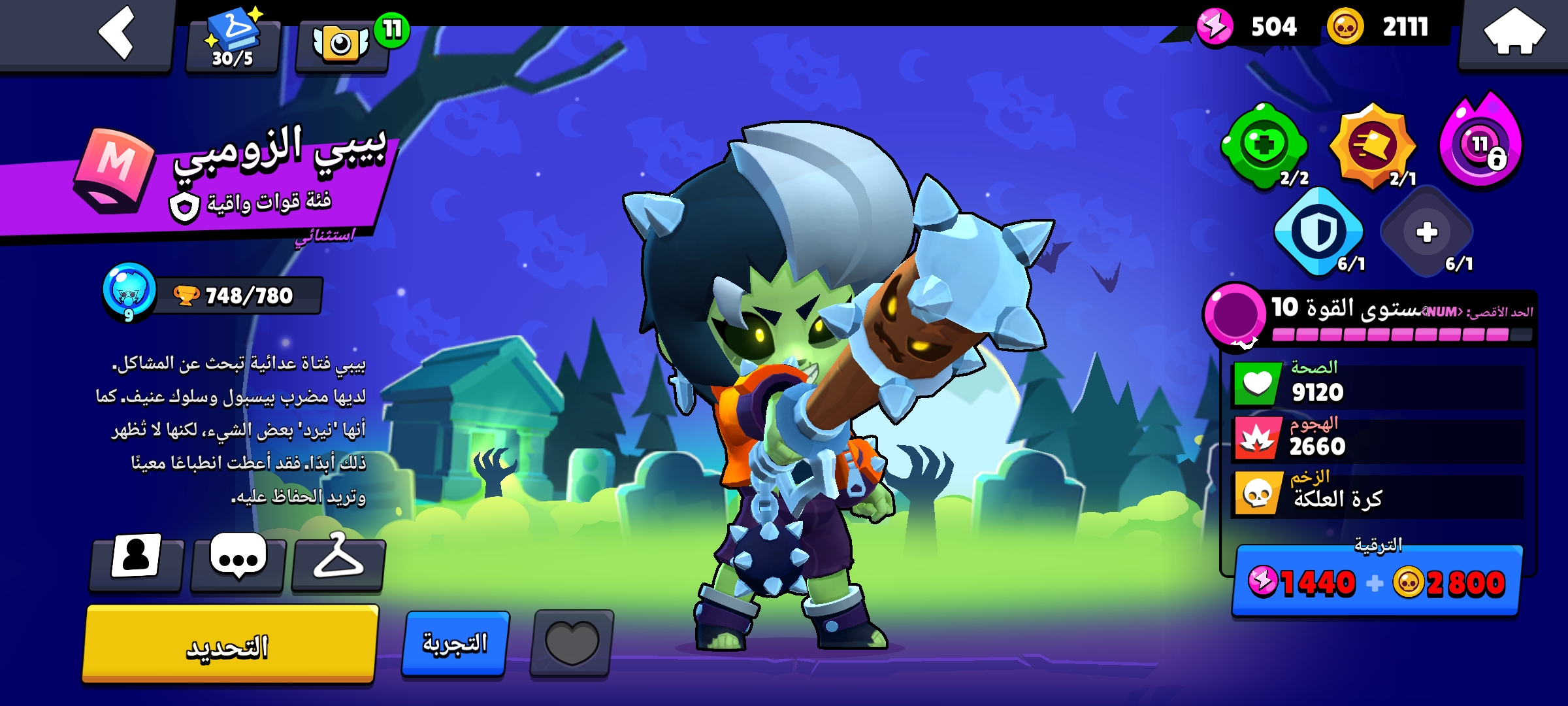
Task: Open the skins catalog book icon
Action: [x=233, y=41]
